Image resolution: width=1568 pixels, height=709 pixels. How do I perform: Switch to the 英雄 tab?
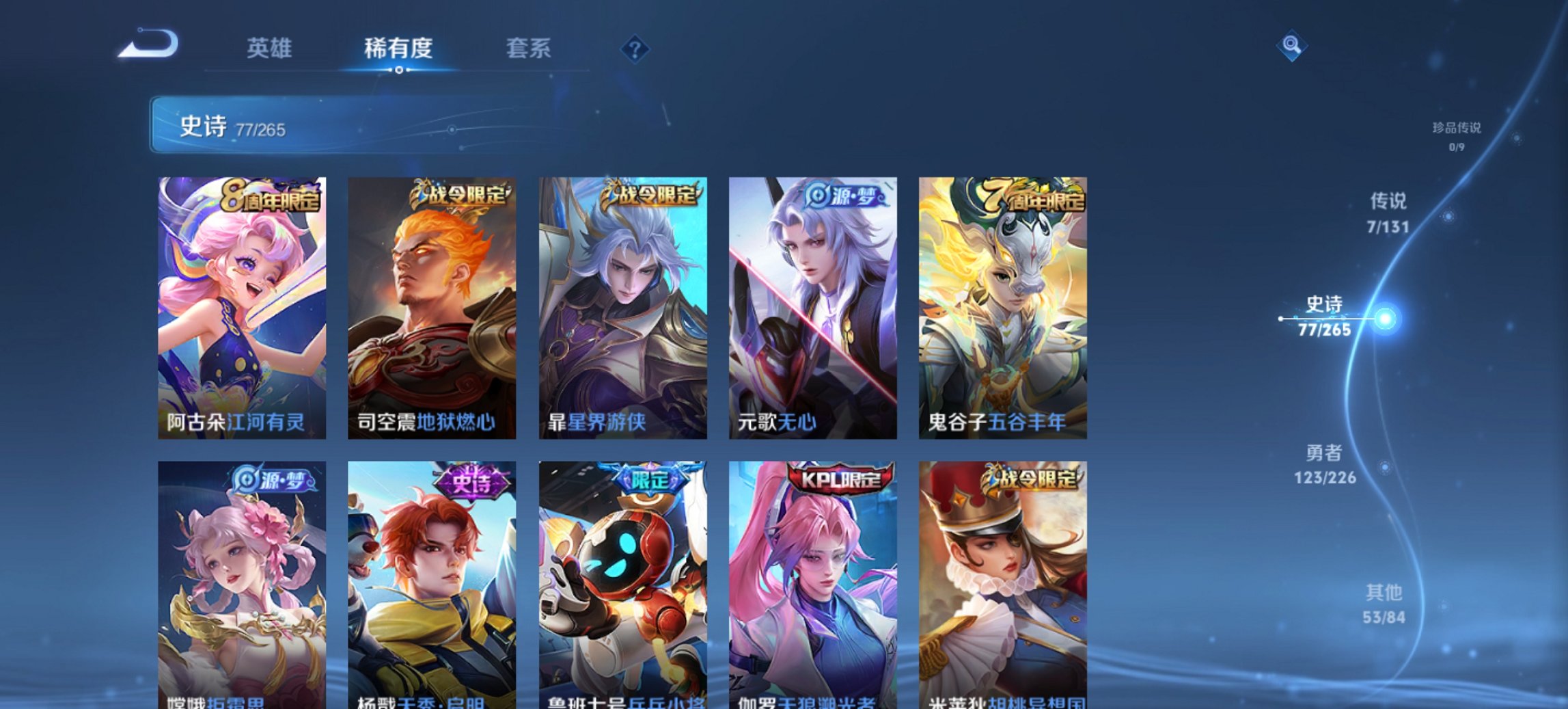(272, 48)
